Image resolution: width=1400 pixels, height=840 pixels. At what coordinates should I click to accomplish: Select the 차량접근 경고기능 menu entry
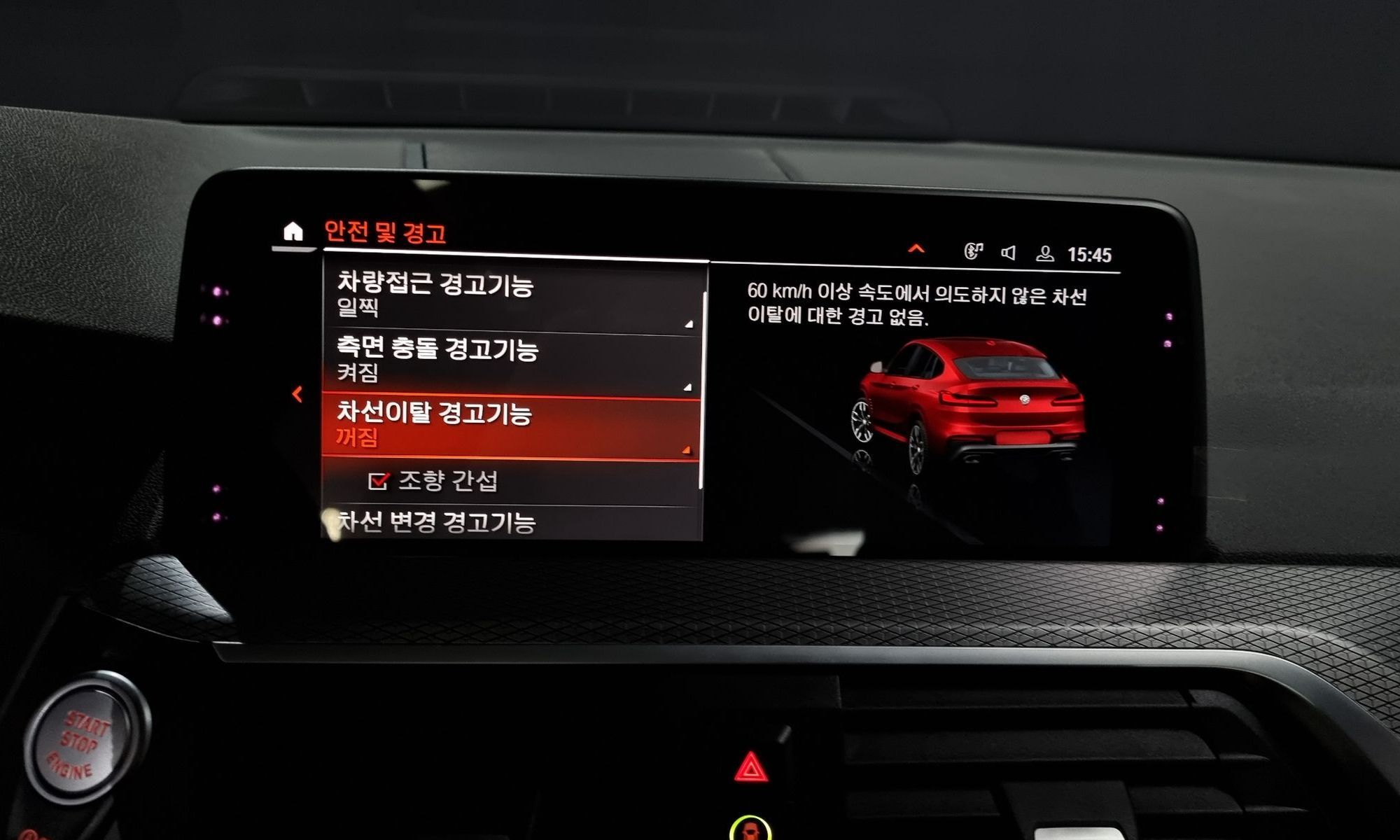pyautogui.click(x=512, y=294)
